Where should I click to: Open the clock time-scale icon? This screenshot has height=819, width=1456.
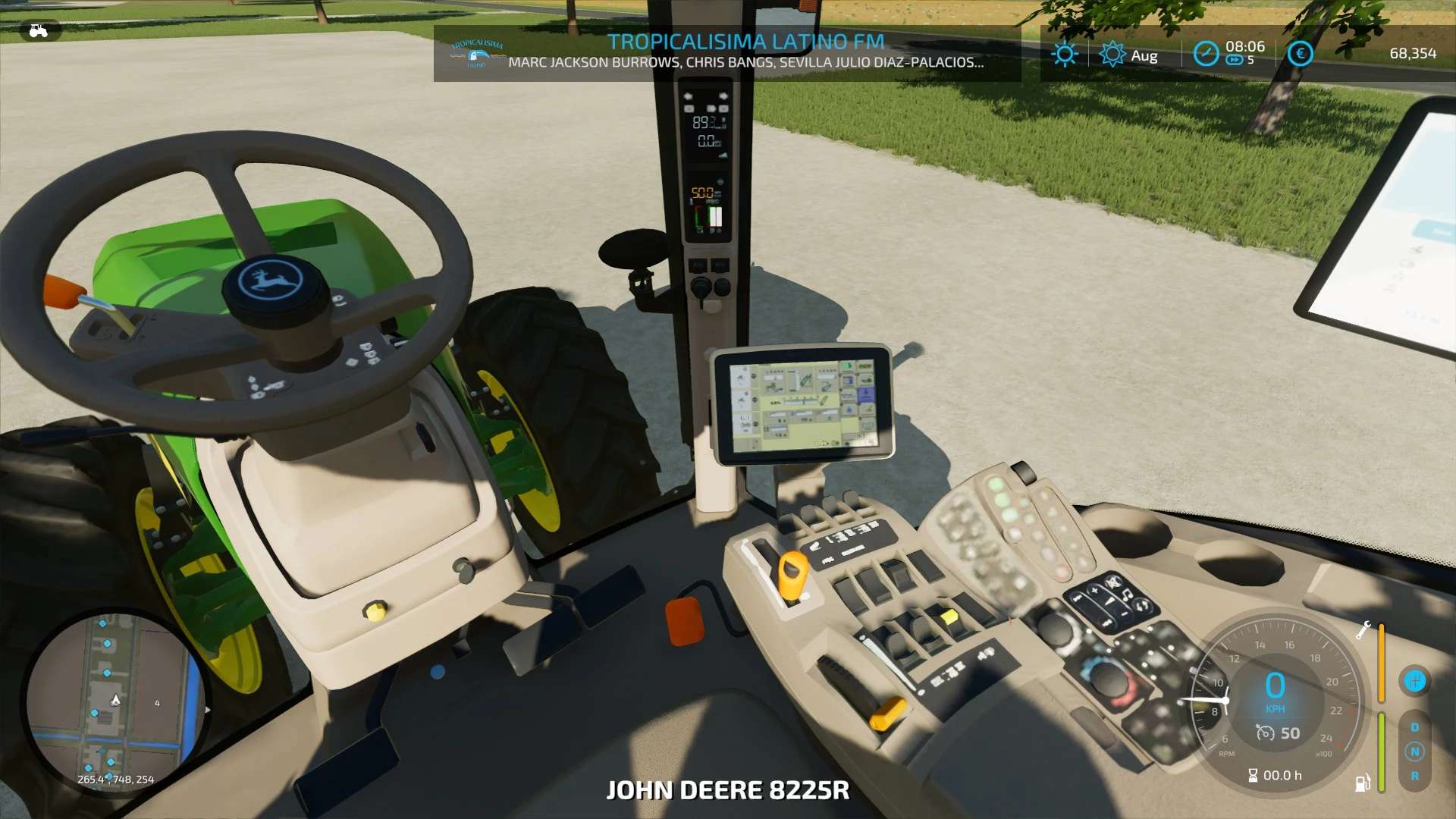click(1206, 54)
